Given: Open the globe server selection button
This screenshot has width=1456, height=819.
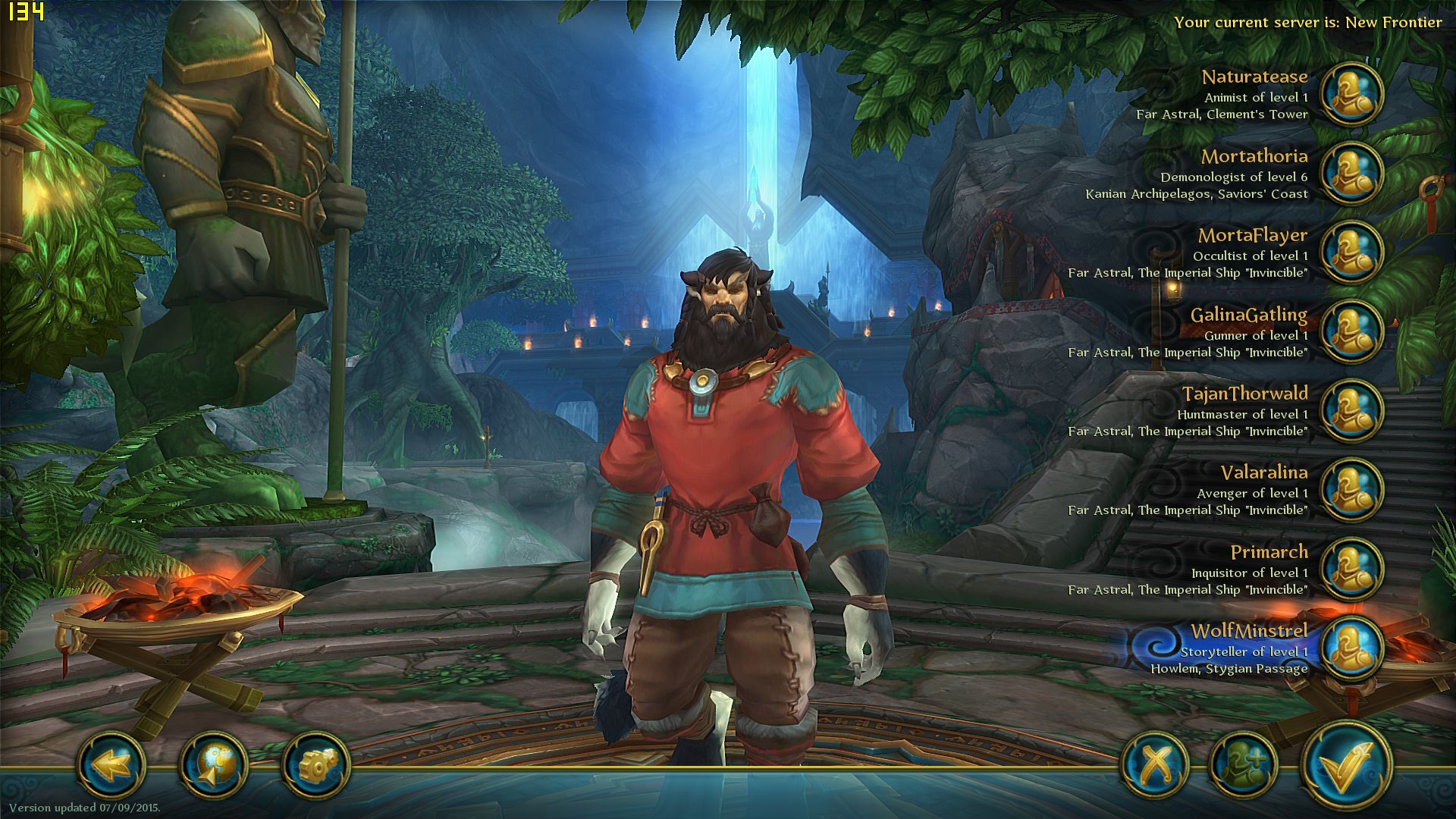Looking at the screenshot, I should coord(214,764).
